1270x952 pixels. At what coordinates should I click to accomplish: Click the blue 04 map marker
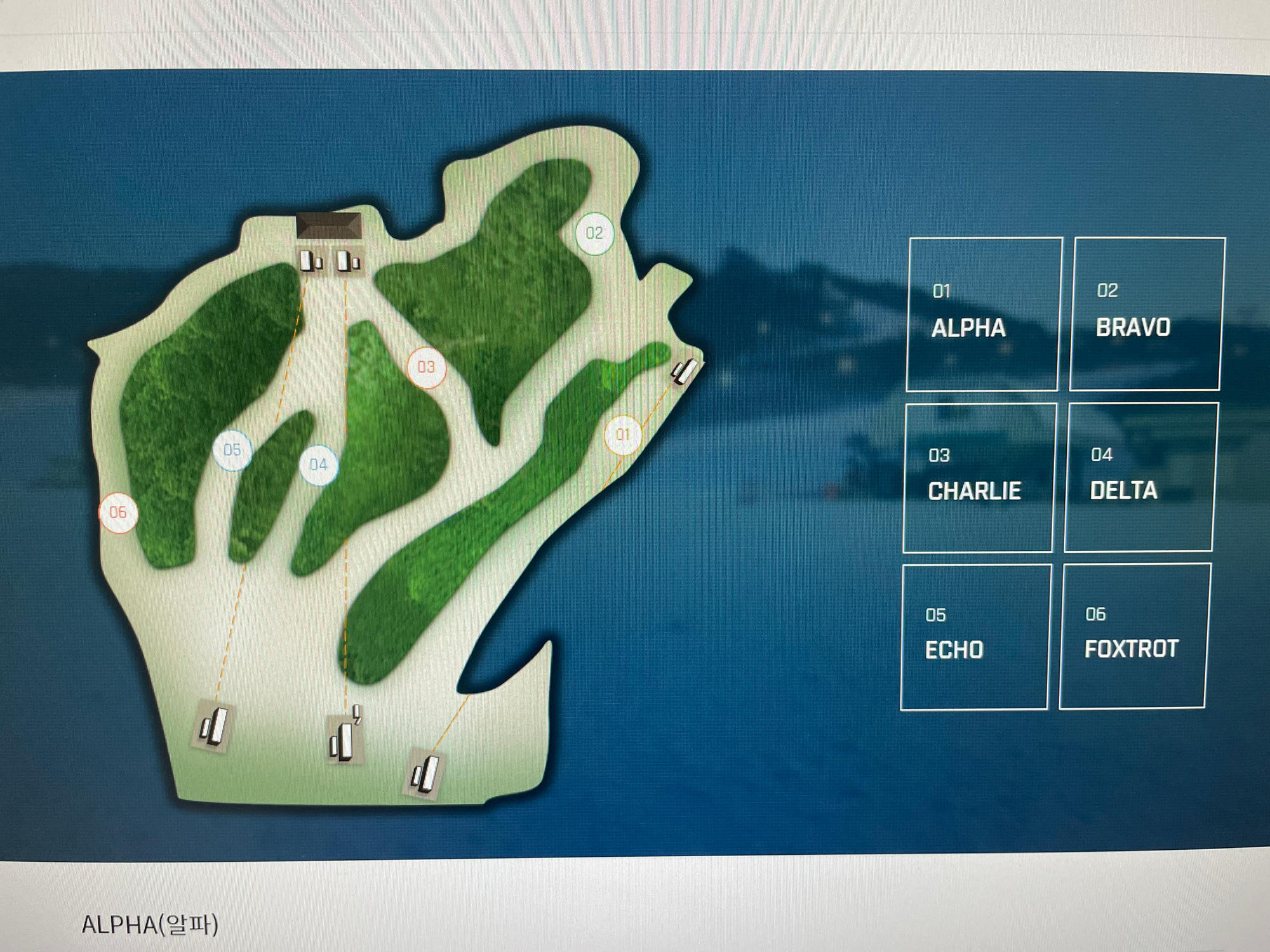319,465
